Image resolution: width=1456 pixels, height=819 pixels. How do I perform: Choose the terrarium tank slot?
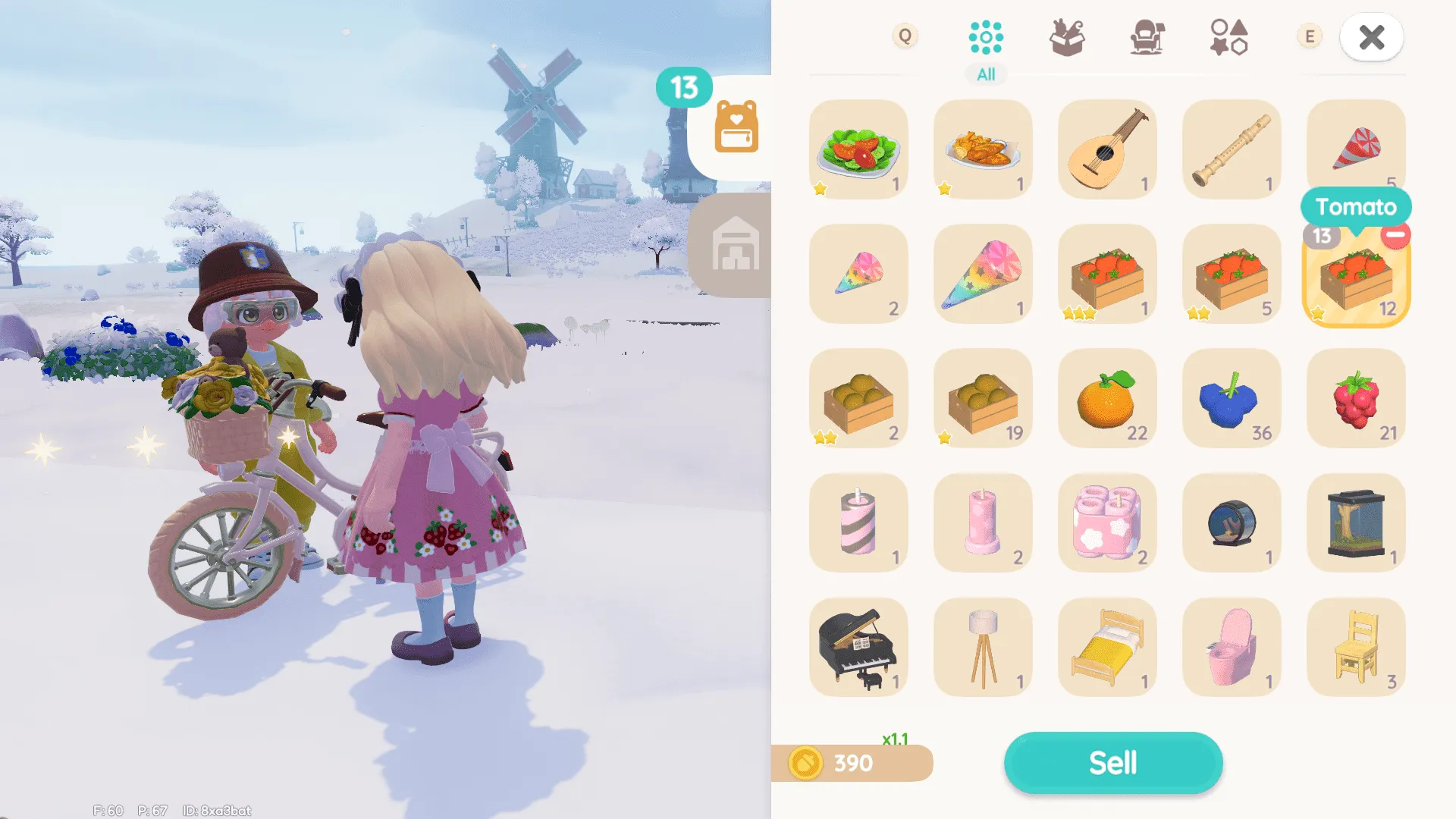(1355, 522)
